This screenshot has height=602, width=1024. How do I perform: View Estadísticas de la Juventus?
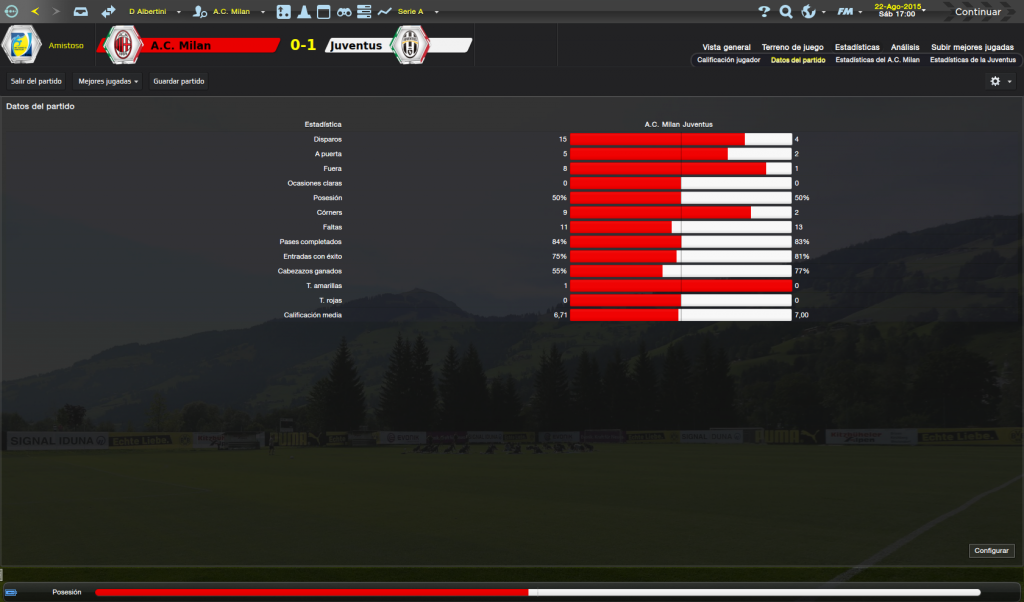click(x=972, y=60)
